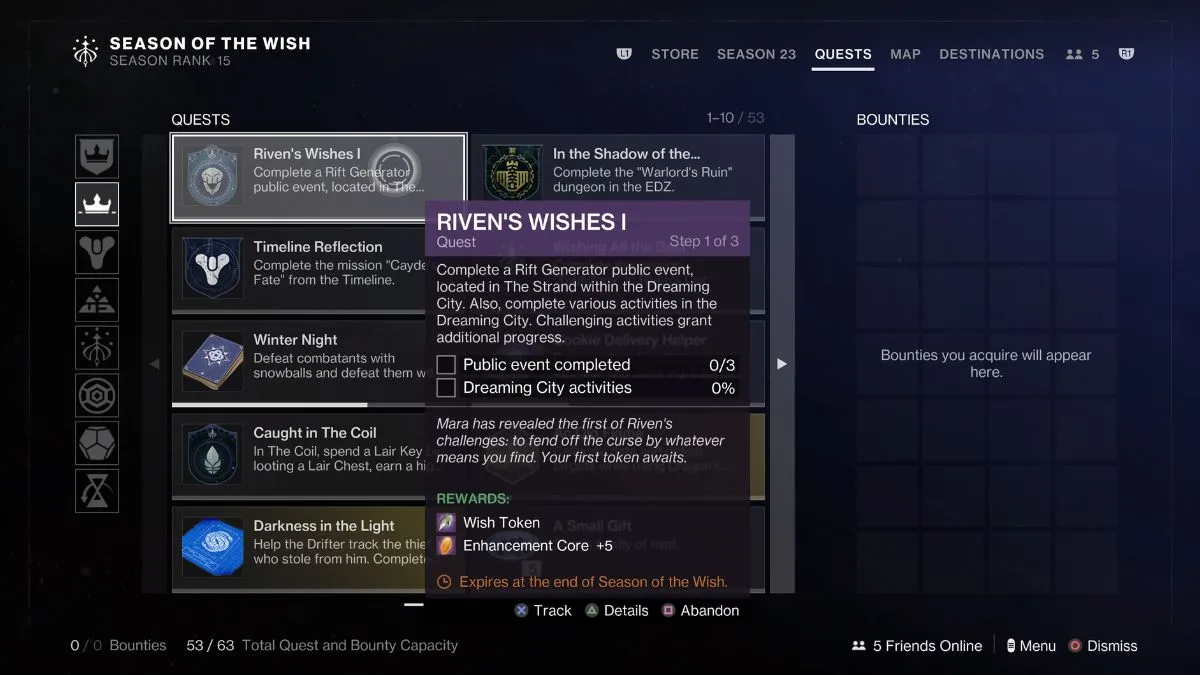Open the fireteam roster icon showing 5
The image size is (1200, 675).
click(1082, 54)
